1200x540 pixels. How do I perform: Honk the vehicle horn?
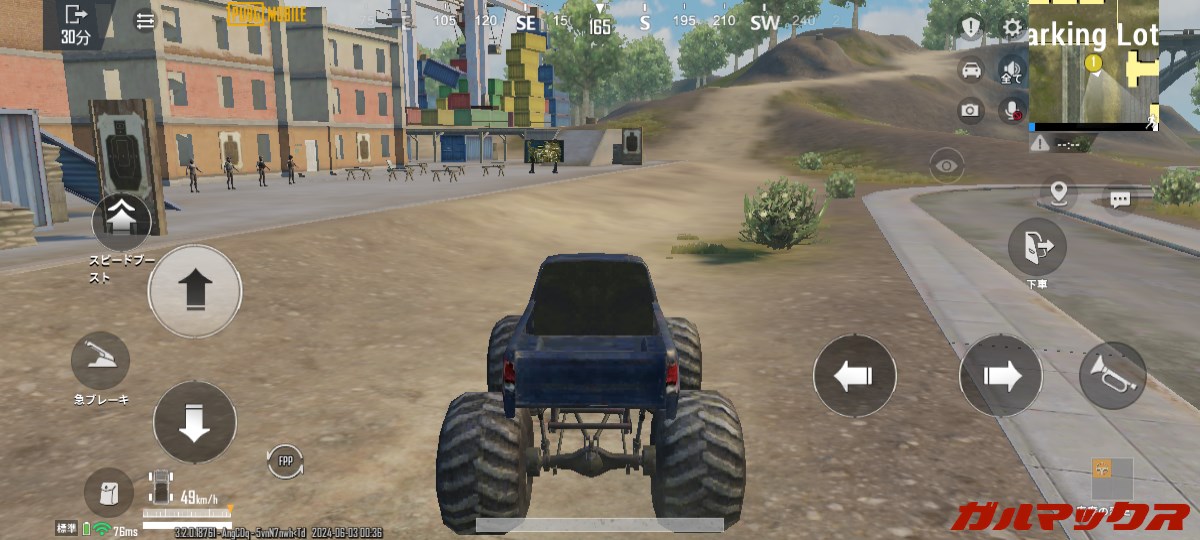tap(1112, 376)
